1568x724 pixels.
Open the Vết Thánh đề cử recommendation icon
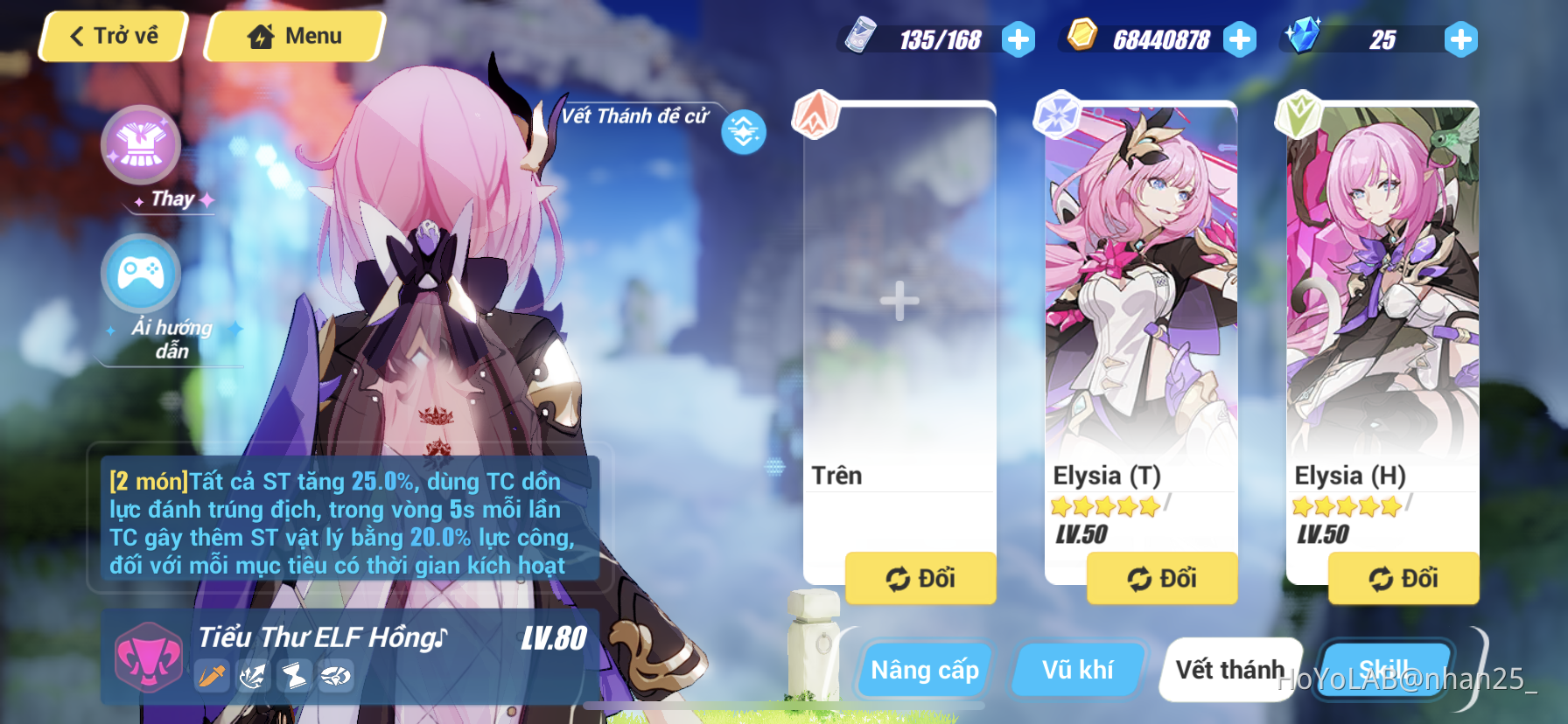743,131
